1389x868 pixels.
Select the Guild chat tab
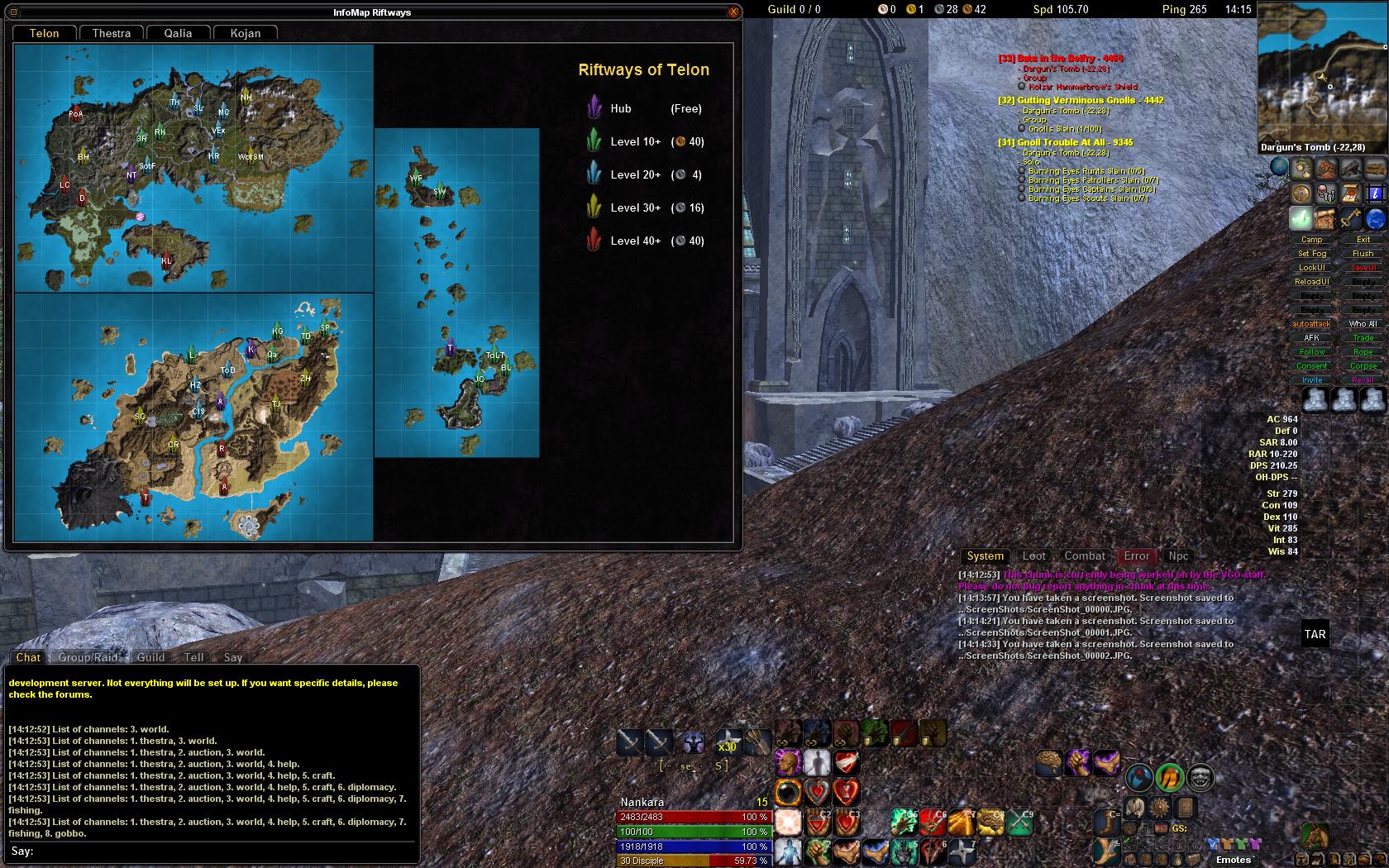(x=150, y=657)
